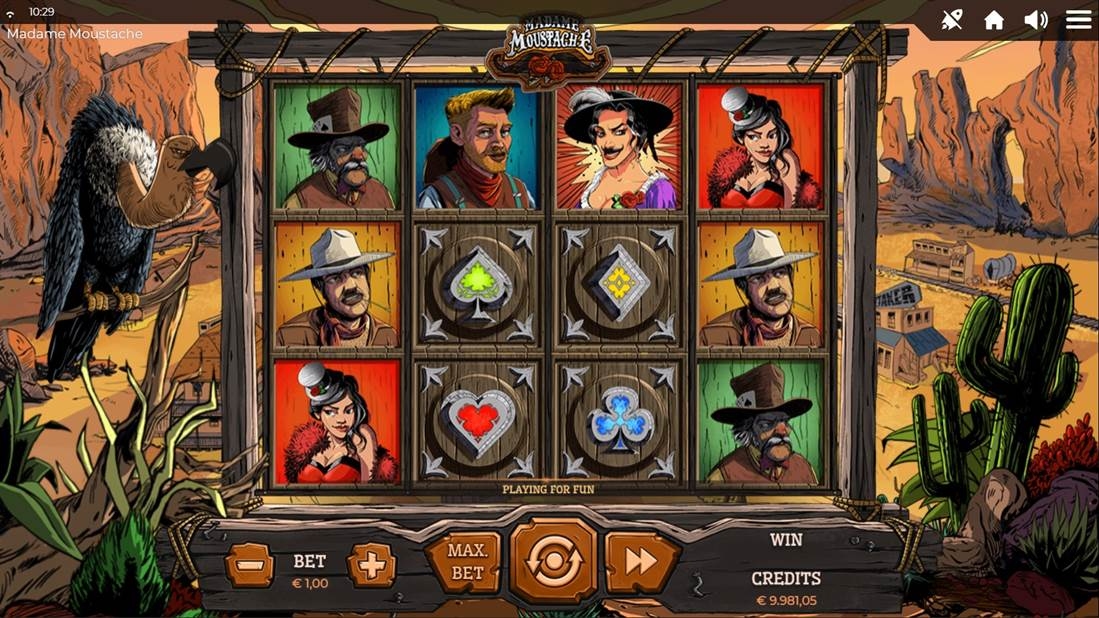
Task: Increase the bet with the plus button
Action: tap(371, 566)
